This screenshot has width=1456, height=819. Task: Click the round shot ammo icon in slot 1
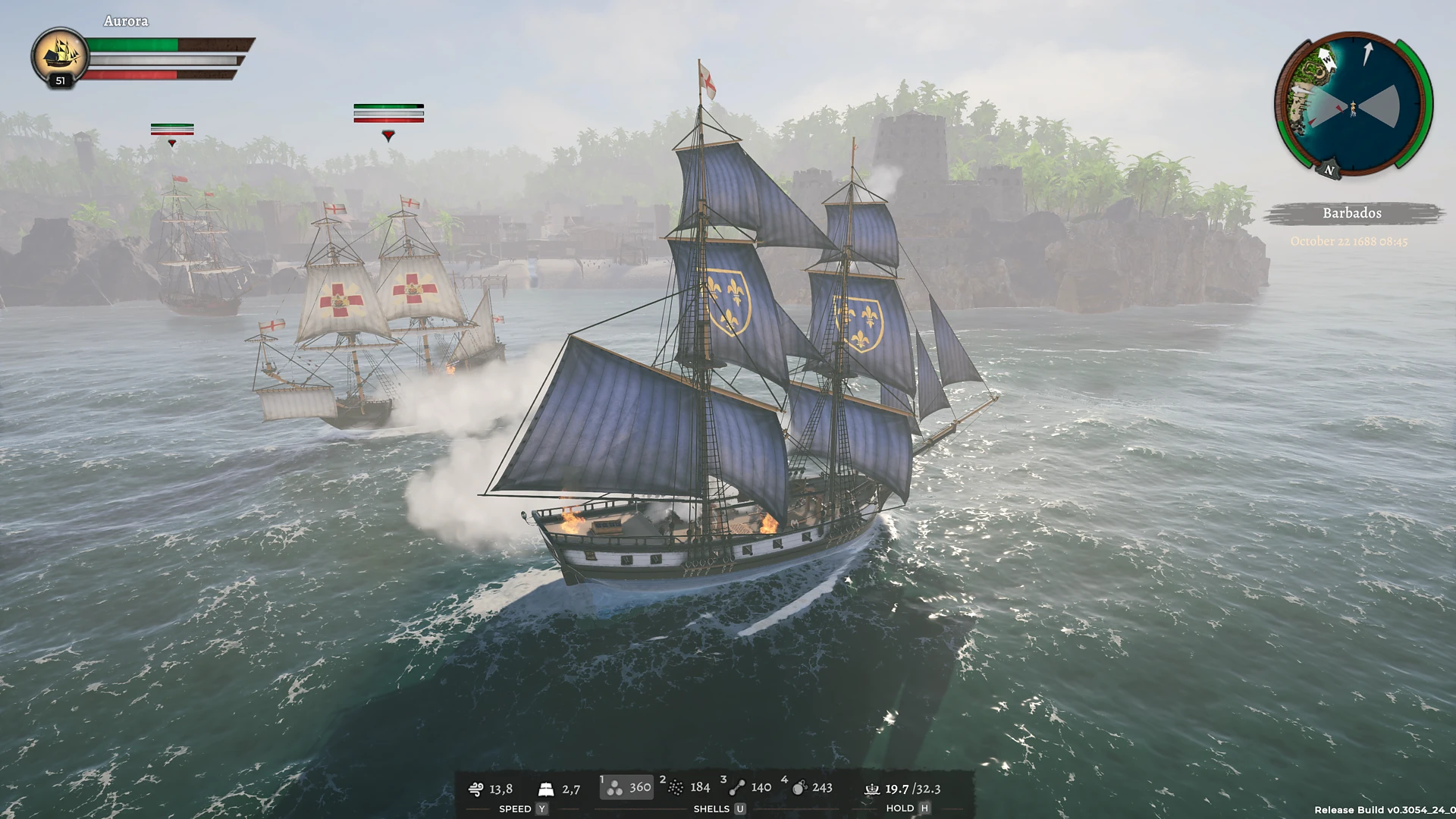pyautogui.click(x=613, y=787)
